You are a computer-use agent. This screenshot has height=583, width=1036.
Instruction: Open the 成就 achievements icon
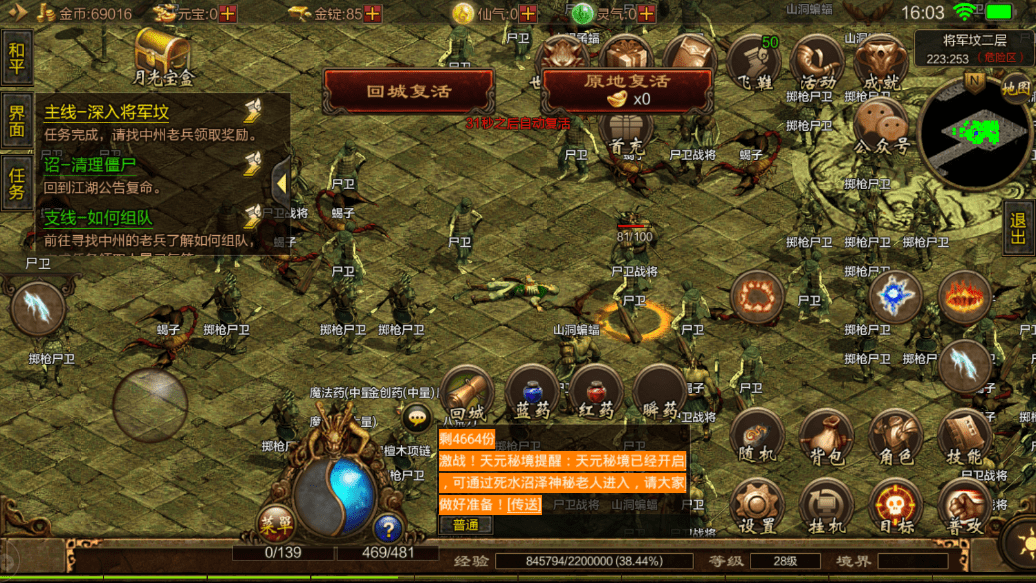[881, 62]
